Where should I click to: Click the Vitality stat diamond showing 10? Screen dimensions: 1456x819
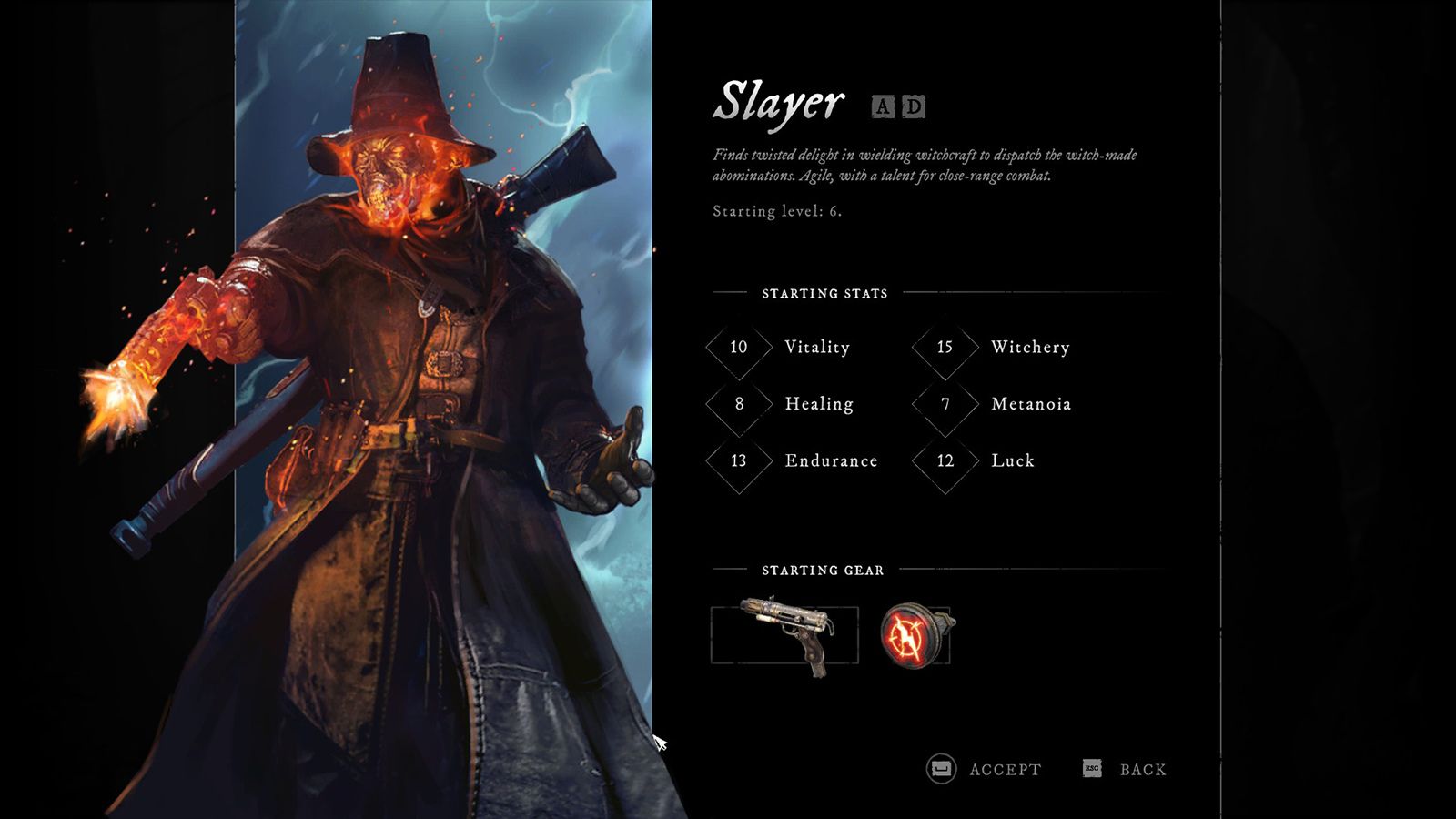[x=738, y=348]
